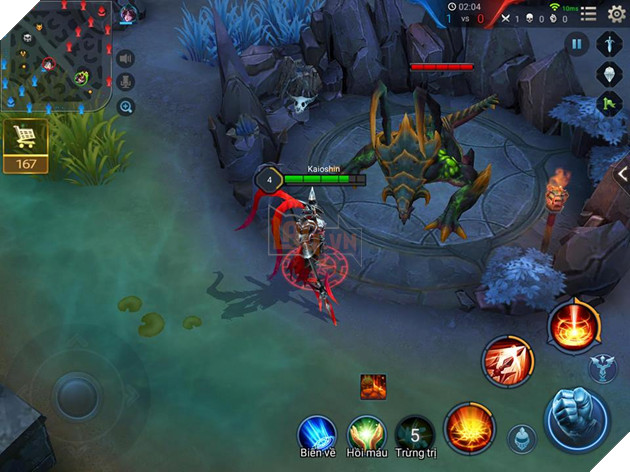Send the shield retreat signal
Screen dimensions: 630x472
click(x=608, y=73)
